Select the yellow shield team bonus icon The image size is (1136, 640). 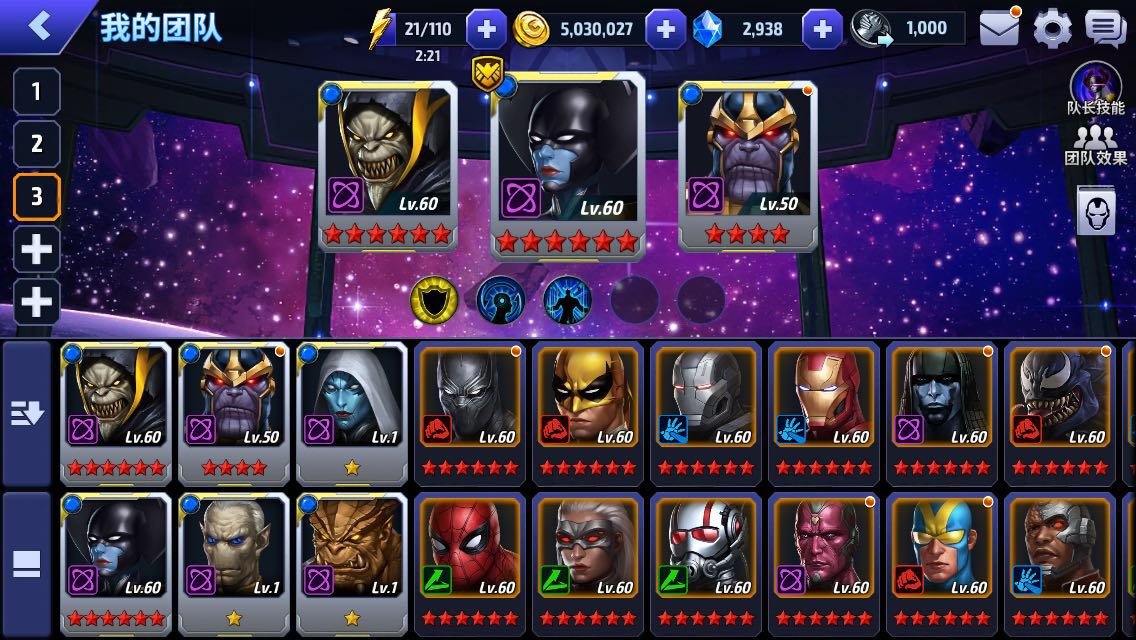(x=434, y=299)
